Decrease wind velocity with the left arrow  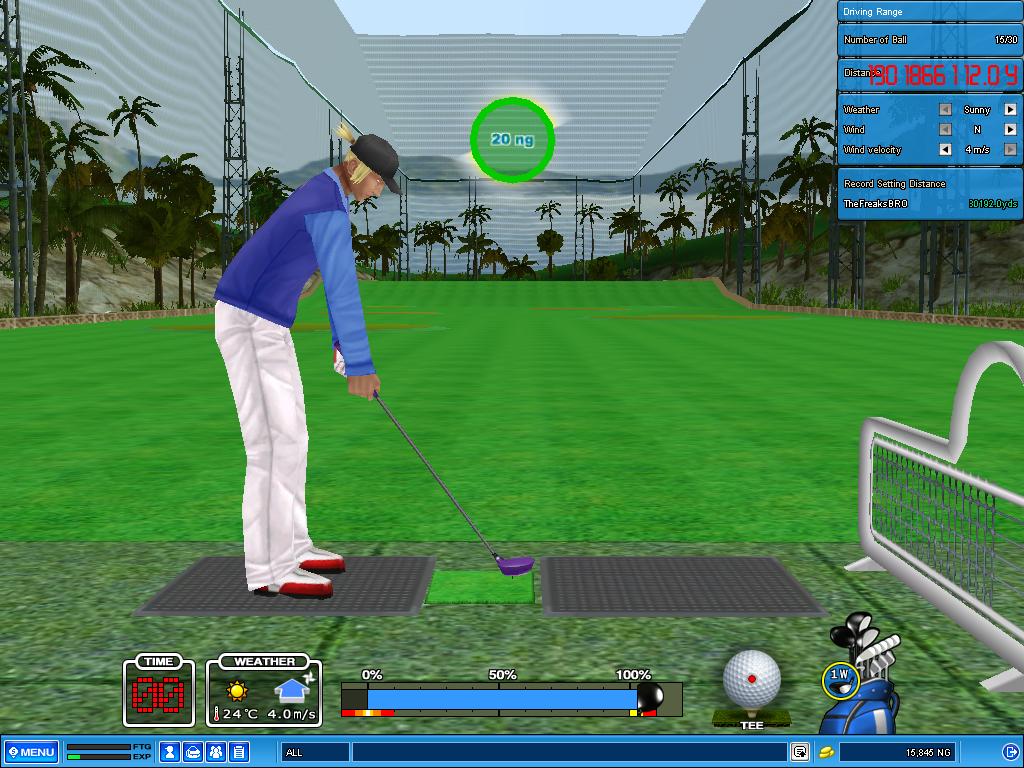tap(945, 150)
